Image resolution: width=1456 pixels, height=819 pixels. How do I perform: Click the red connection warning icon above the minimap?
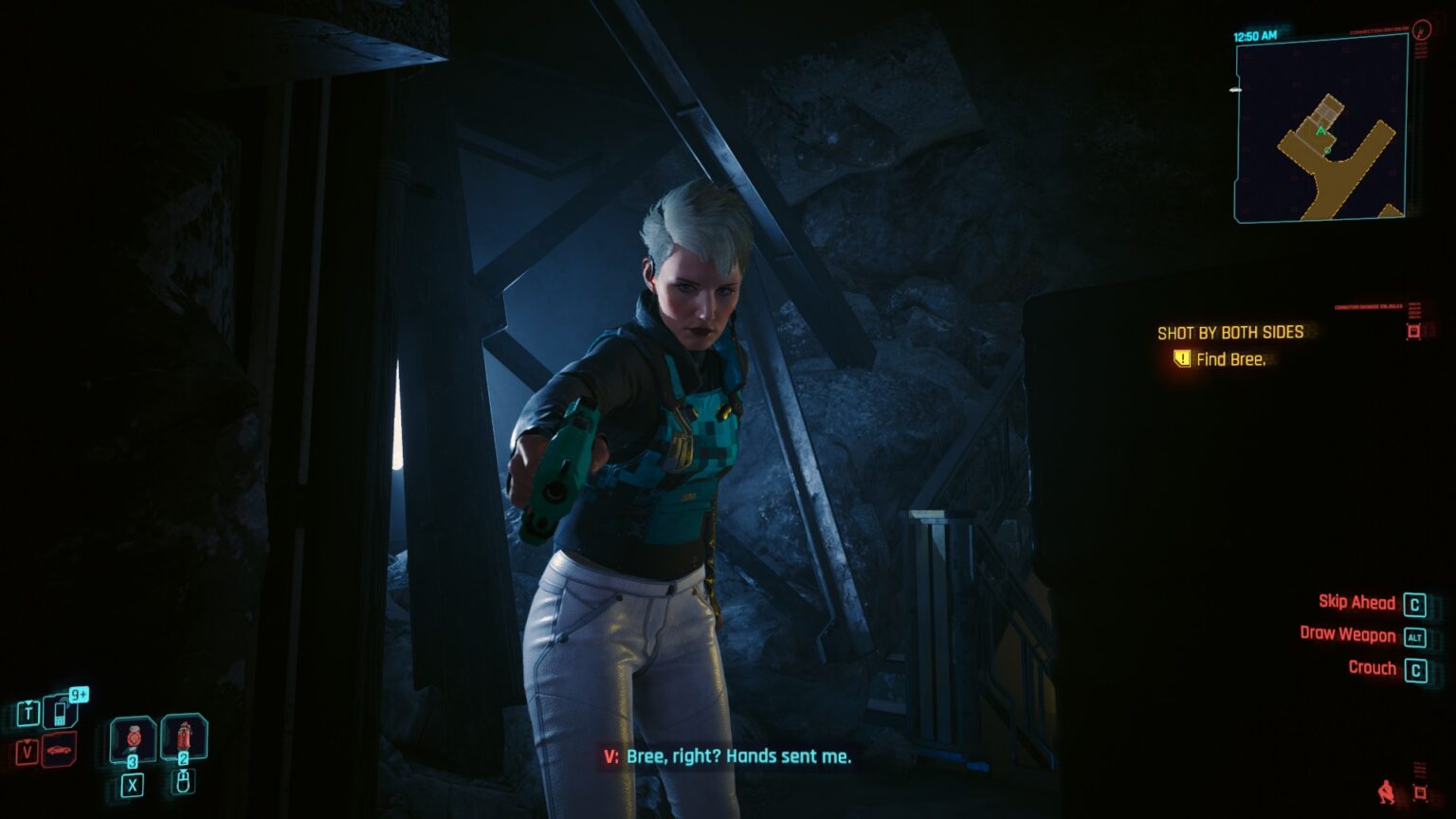(1421, 30)
